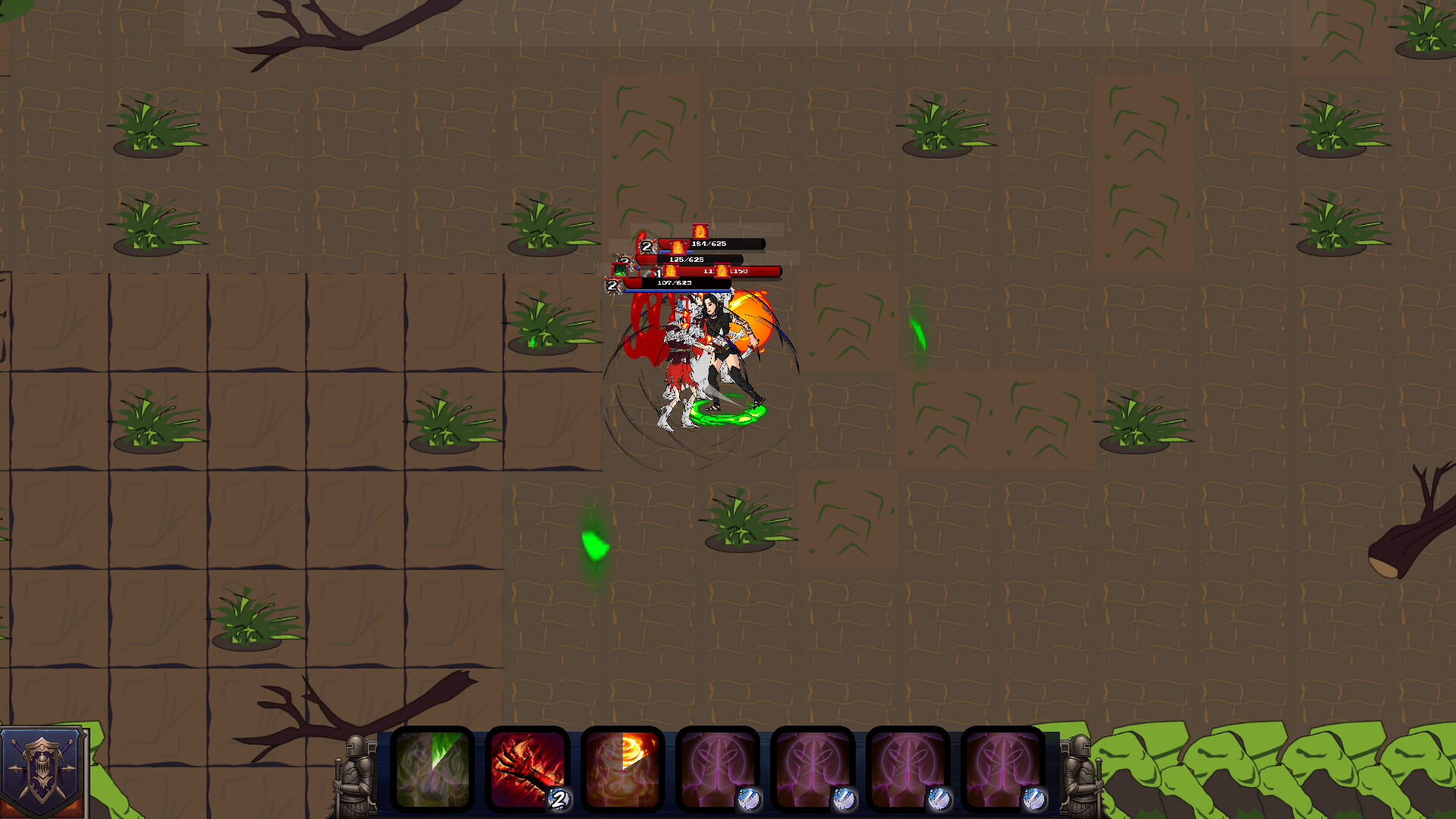Select the level 2 enemy badge
This screenshot has height=819, width=1456.
[x=647, y=247]
